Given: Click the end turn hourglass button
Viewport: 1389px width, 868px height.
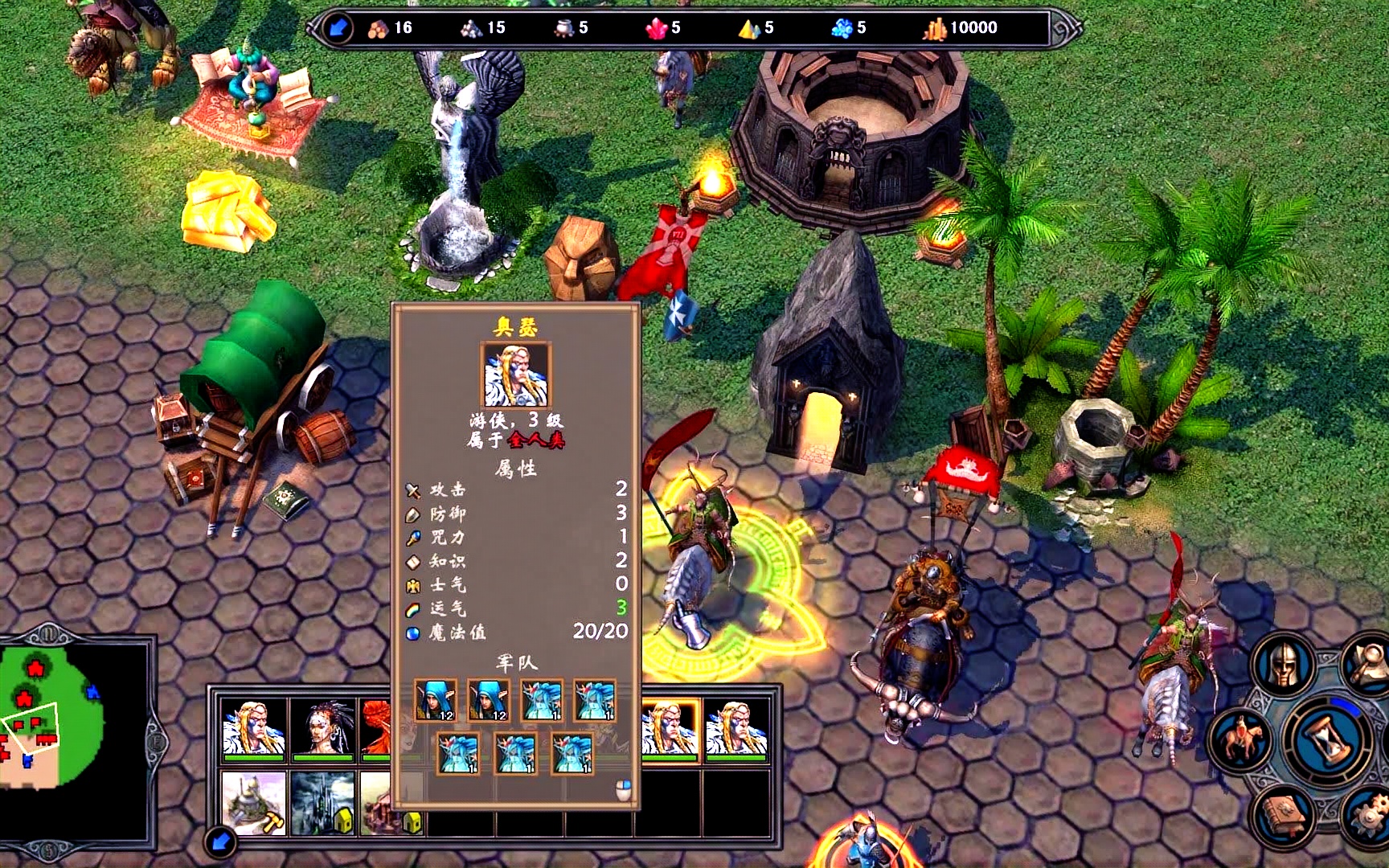Looking at the screenshot, I should pos(1327,740).
